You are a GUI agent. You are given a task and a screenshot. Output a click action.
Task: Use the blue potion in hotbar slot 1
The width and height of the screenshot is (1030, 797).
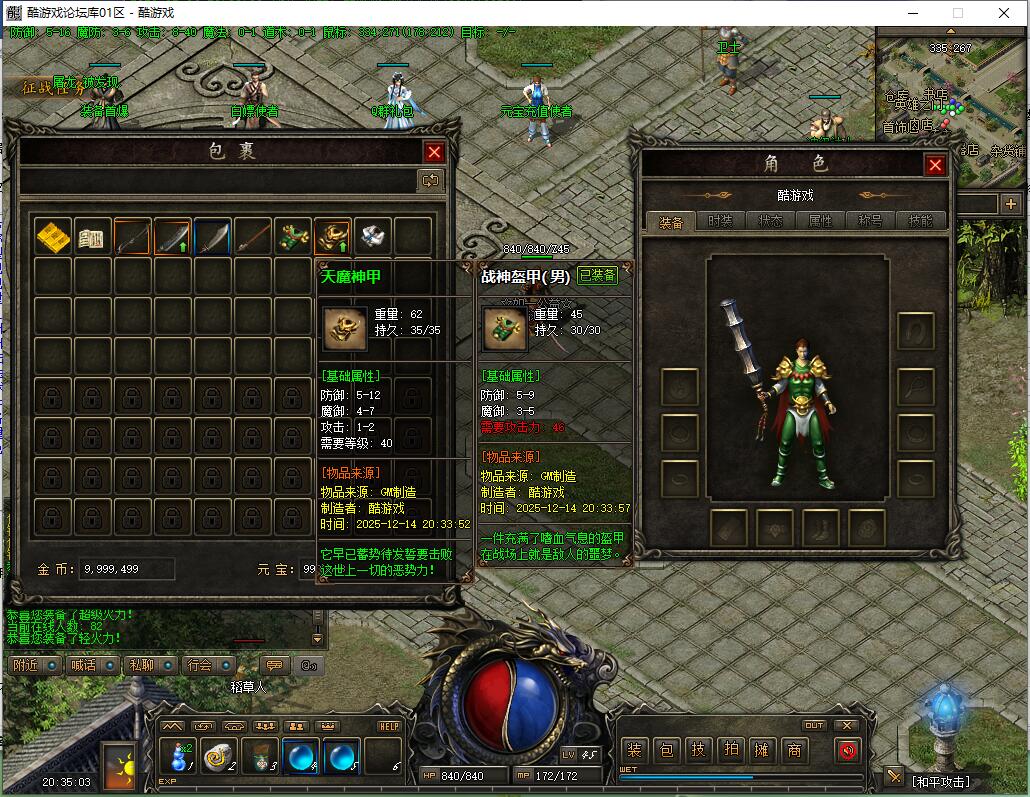tap(180, 757)
